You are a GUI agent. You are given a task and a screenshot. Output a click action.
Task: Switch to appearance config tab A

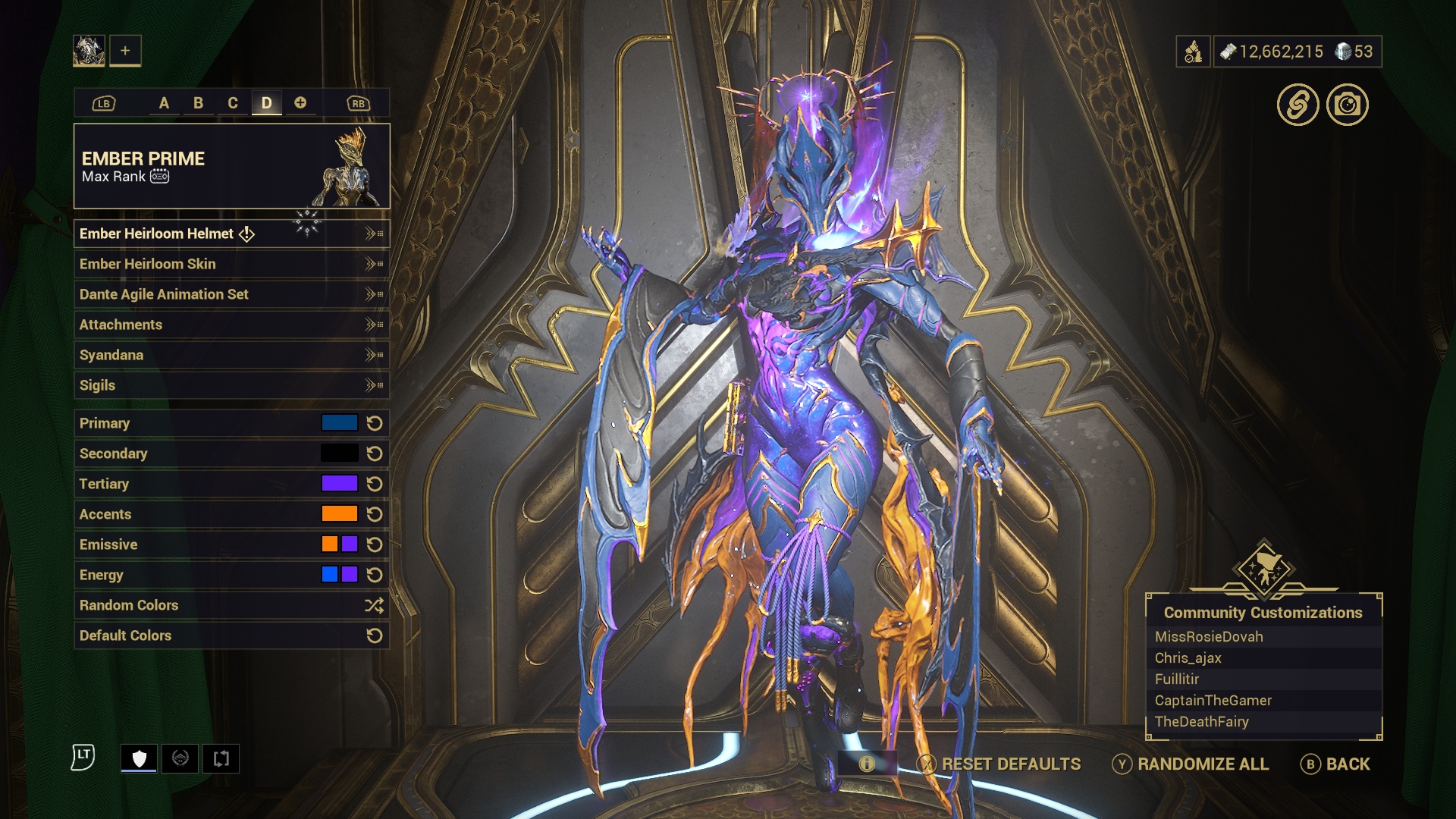(x=164, y=103)
